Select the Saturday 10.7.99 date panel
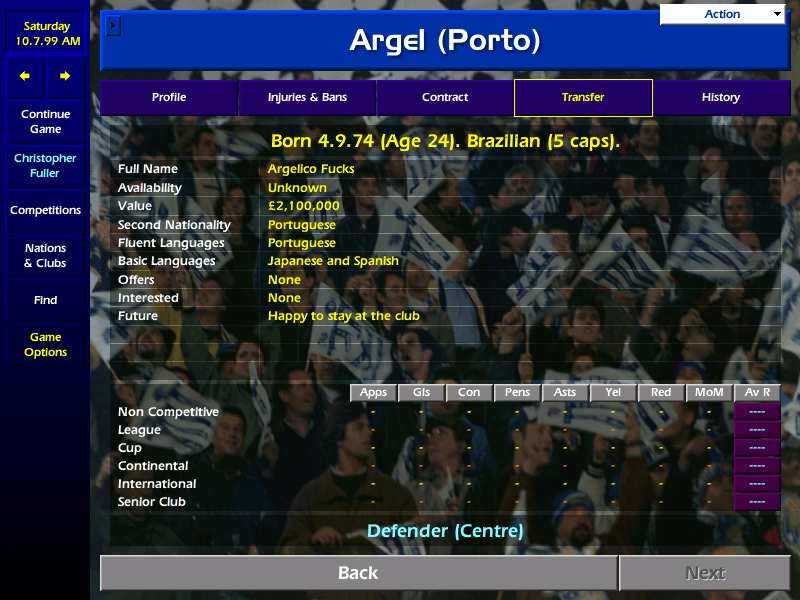This screenshot has height=600, width=800. [x=45, y=34]
